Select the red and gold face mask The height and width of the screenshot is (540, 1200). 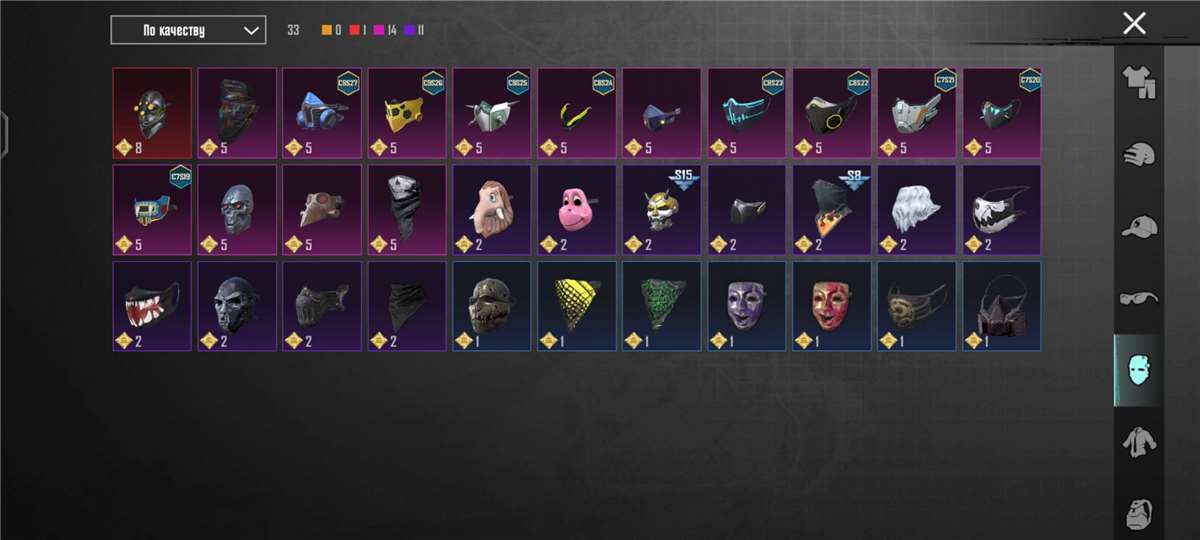pos(831,307)
